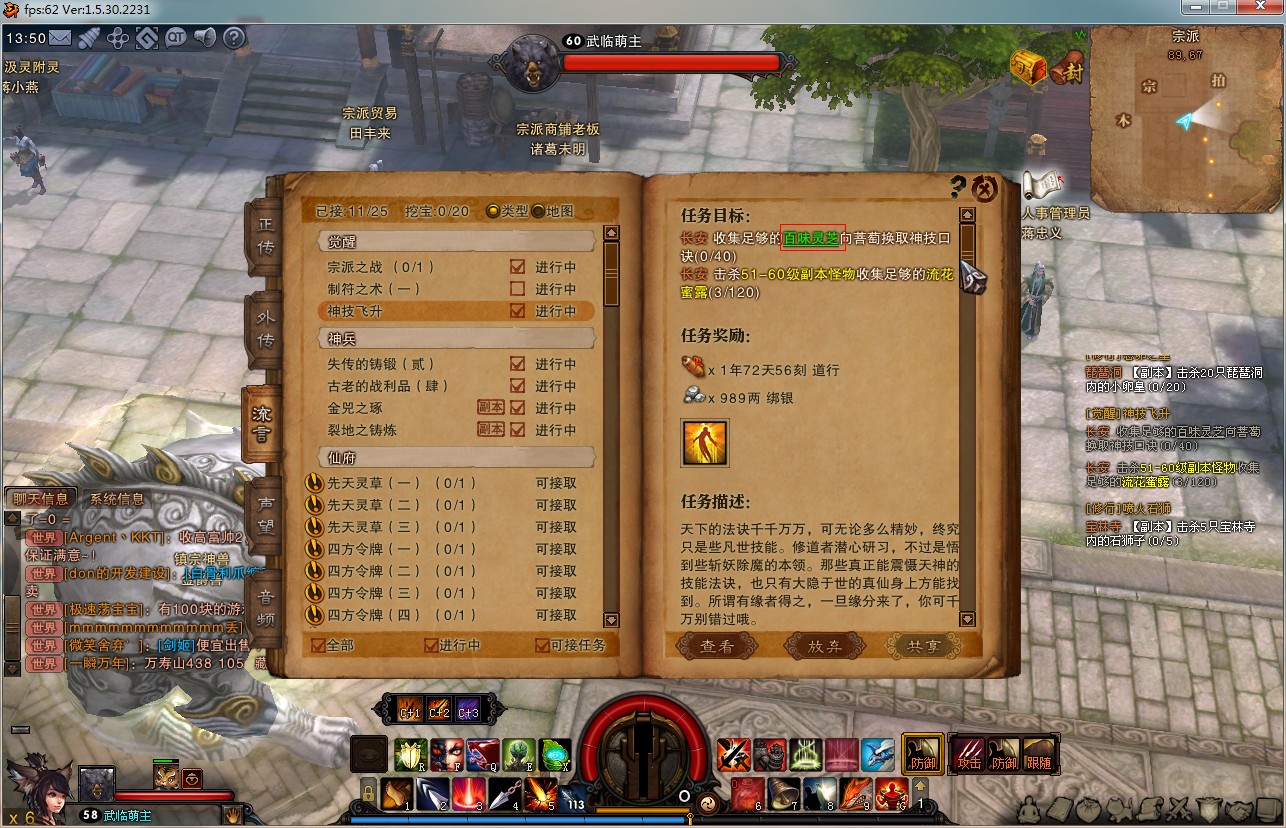Screen dimensions: 1286x828
Task: Close the quest log book
Action: pos(985,189)
